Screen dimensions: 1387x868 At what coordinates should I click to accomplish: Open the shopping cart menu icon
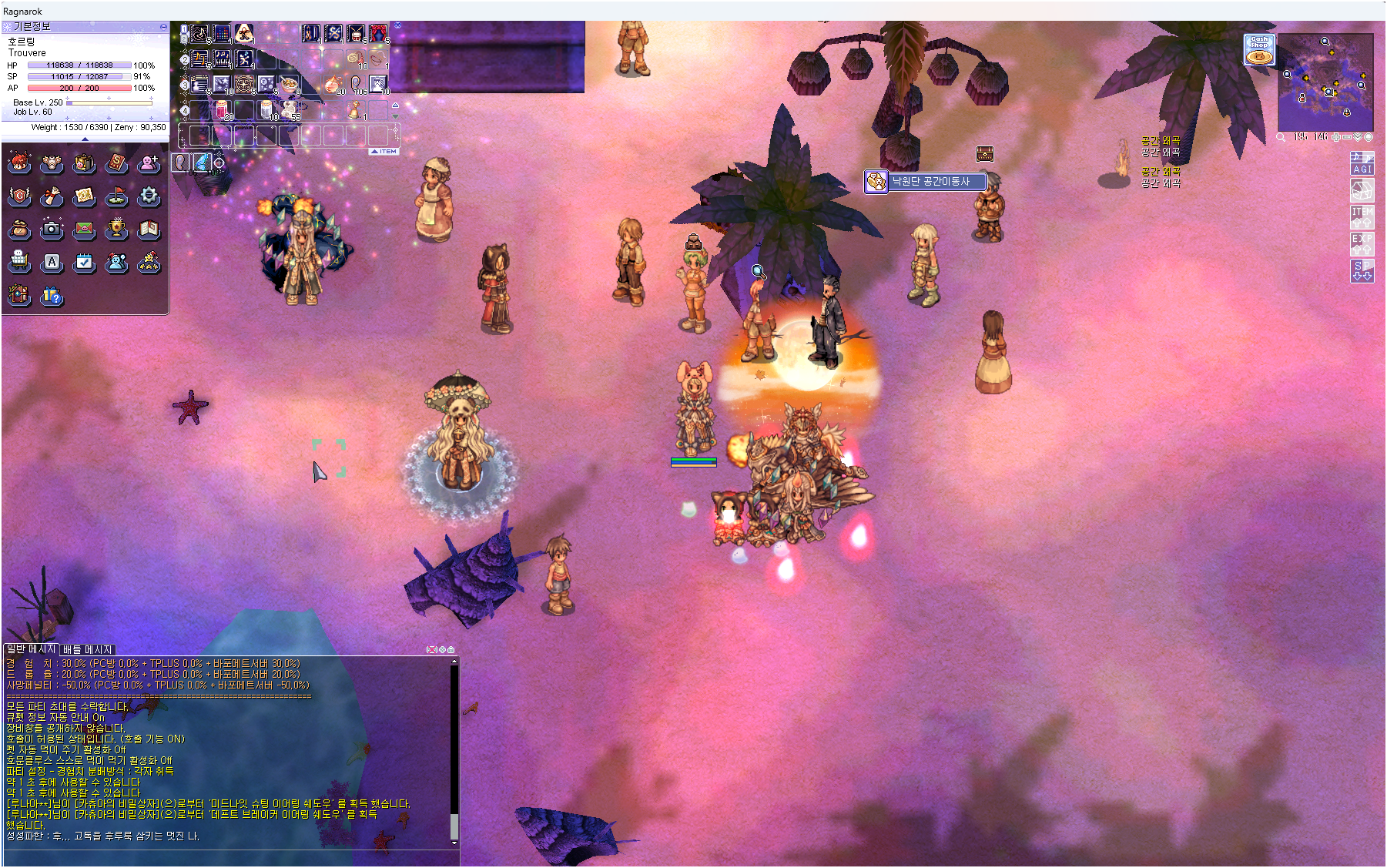point(19,262)
